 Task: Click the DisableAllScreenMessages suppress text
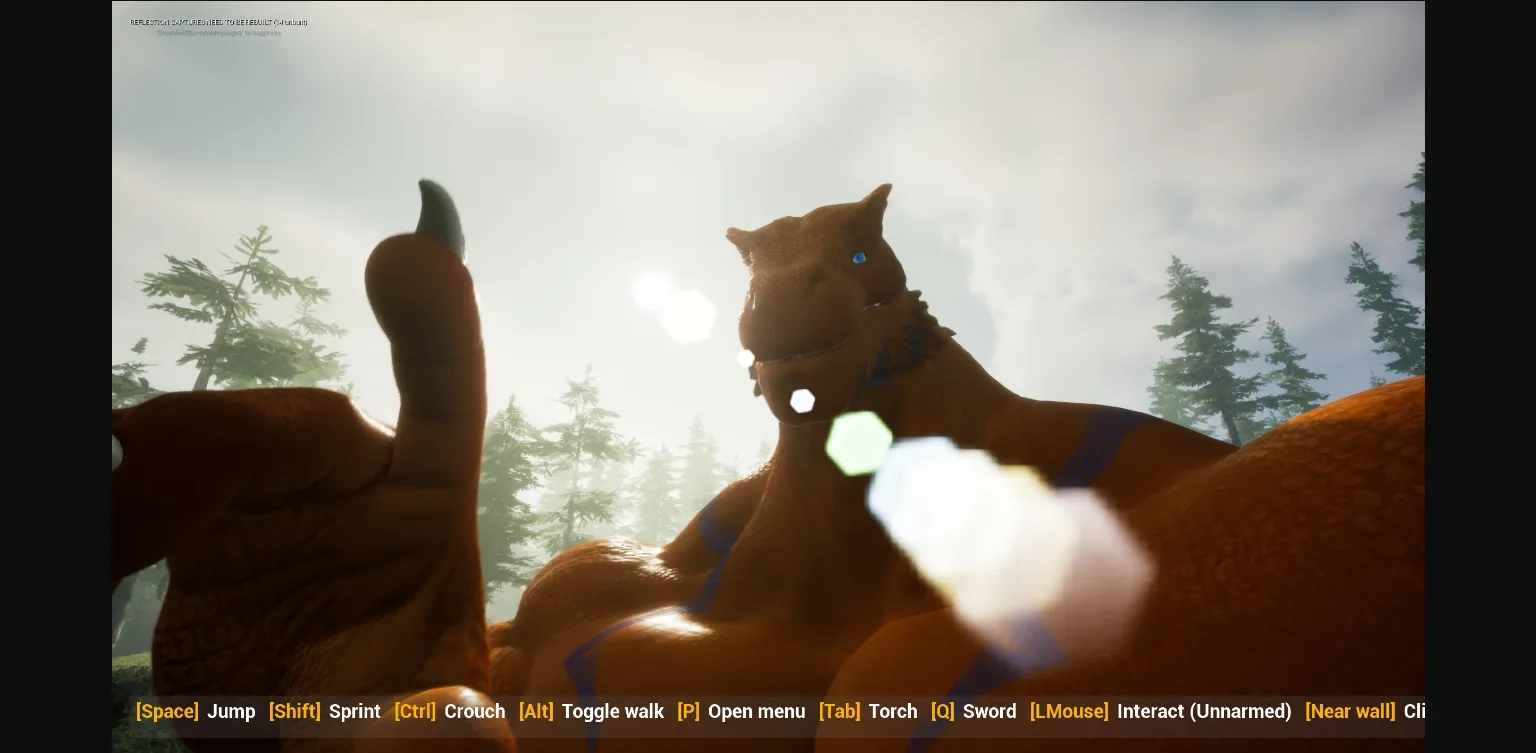click(219, 32)
